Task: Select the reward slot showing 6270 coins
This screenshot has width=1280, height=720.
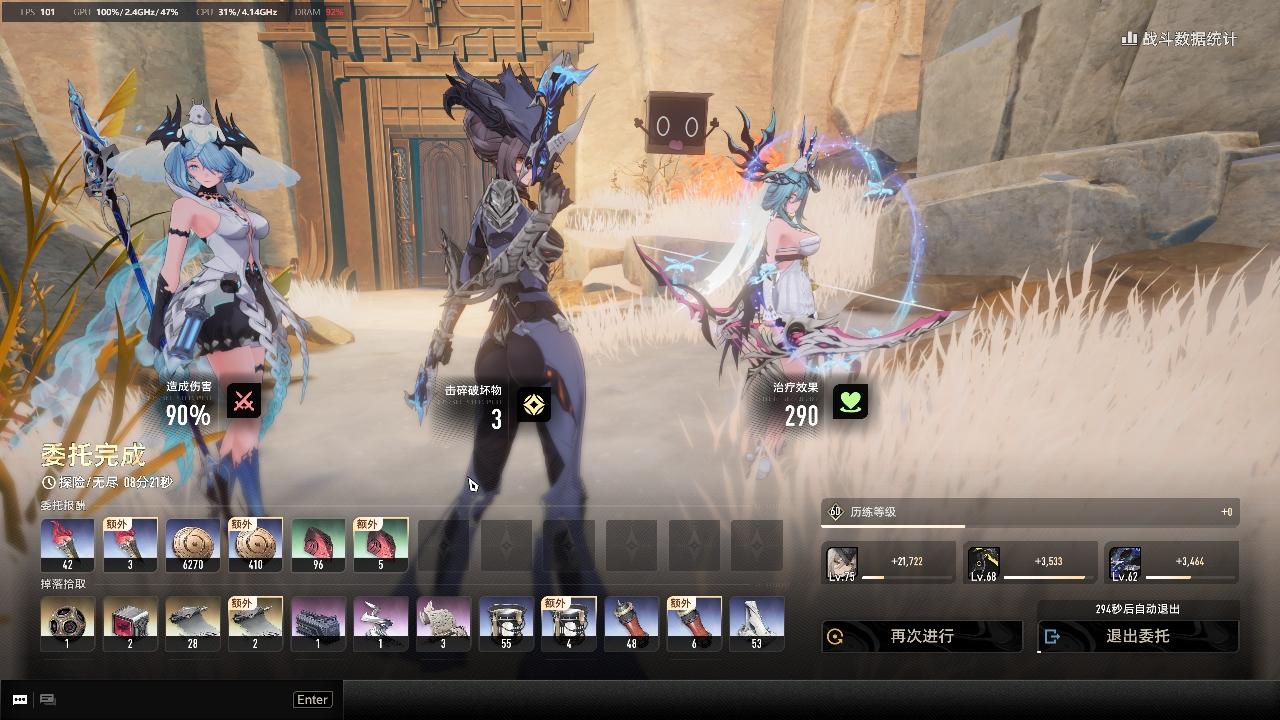Action: (193, 545)
